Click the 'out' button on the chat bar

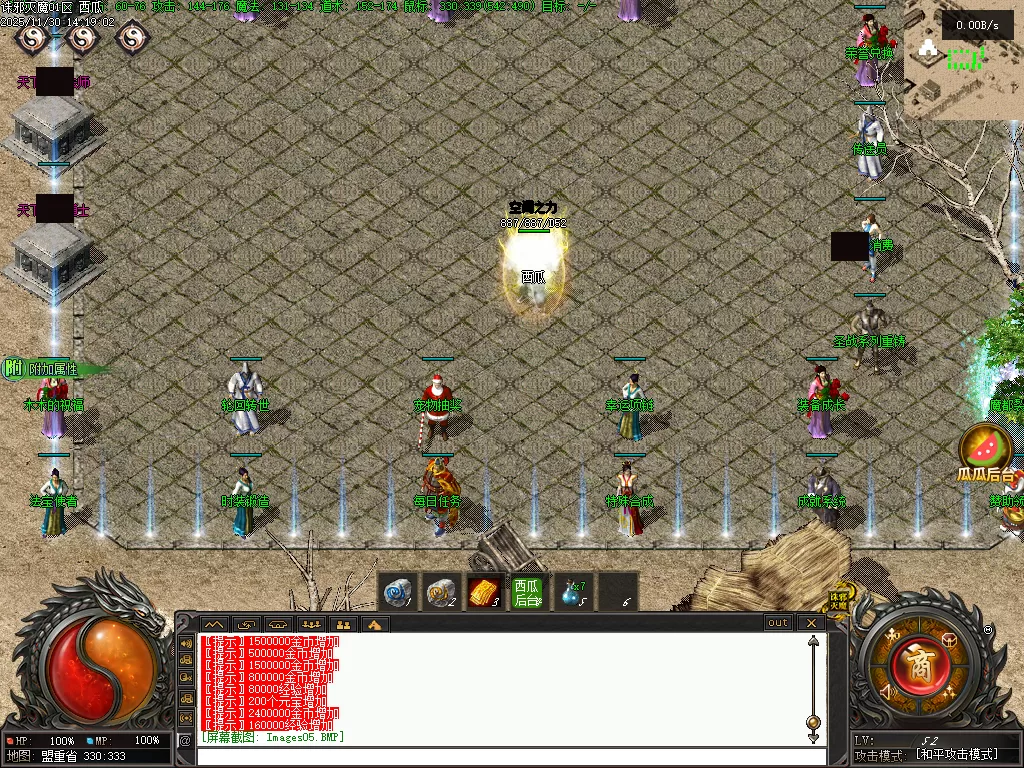click(778, 623)
